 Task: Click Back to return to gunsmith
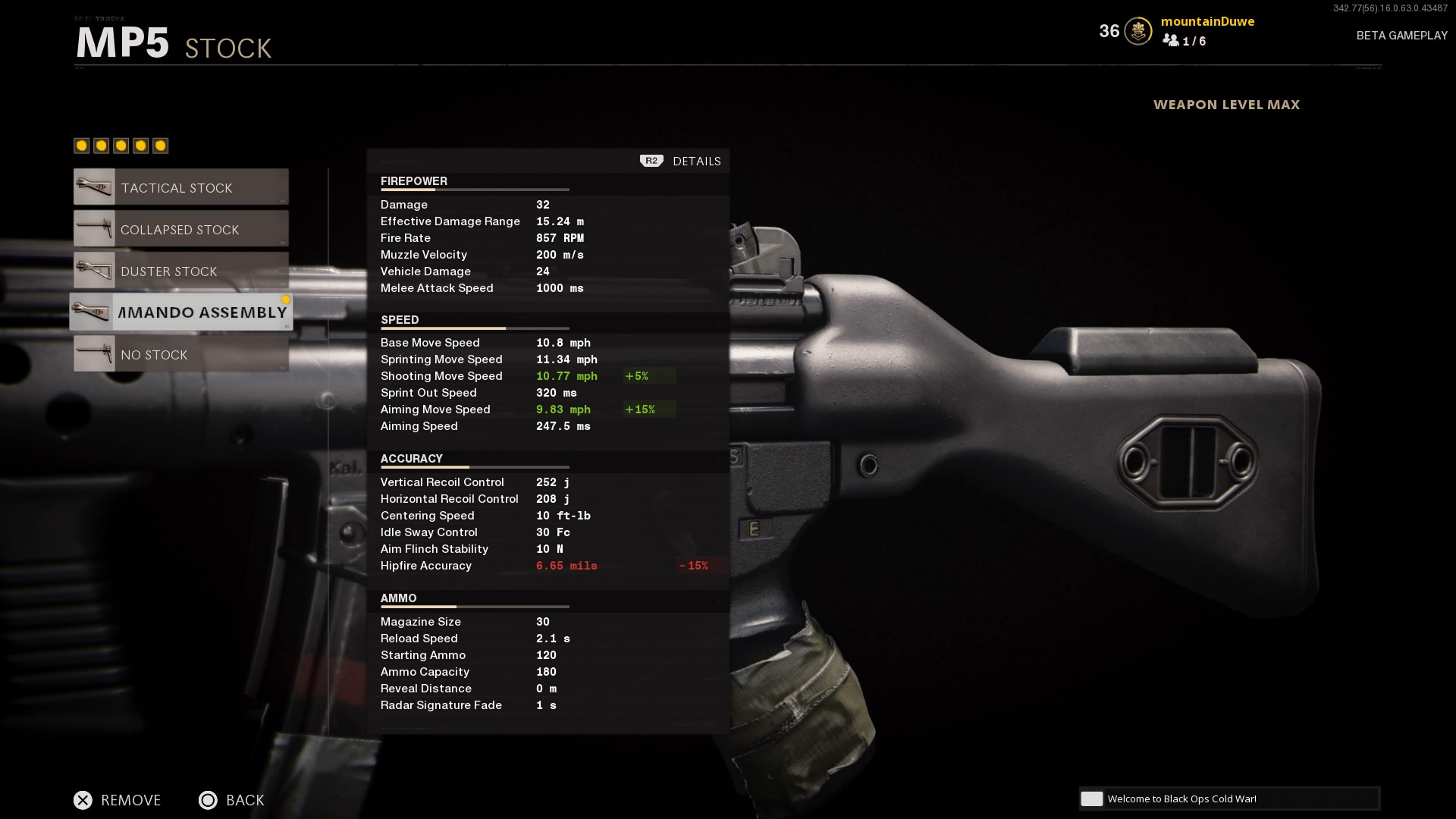[231, 800]
